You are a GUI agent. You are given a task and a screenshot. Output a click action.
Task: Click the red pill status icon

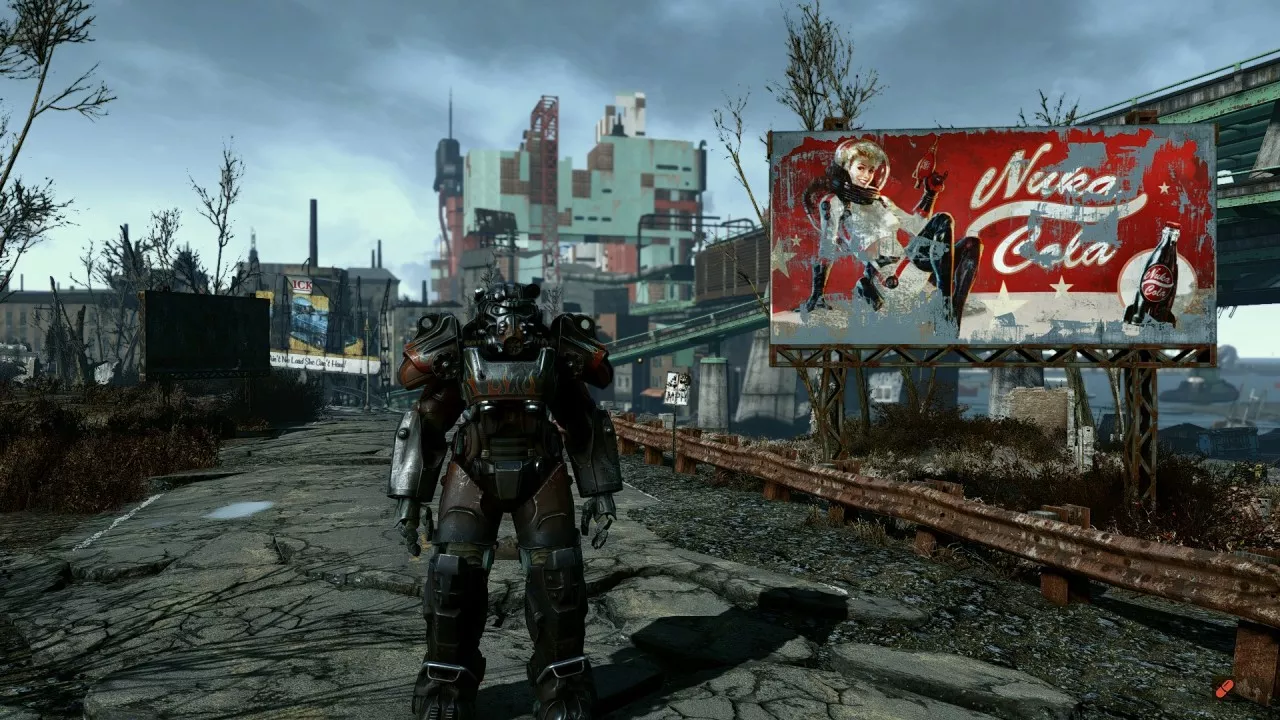[x=1224, y=688]
